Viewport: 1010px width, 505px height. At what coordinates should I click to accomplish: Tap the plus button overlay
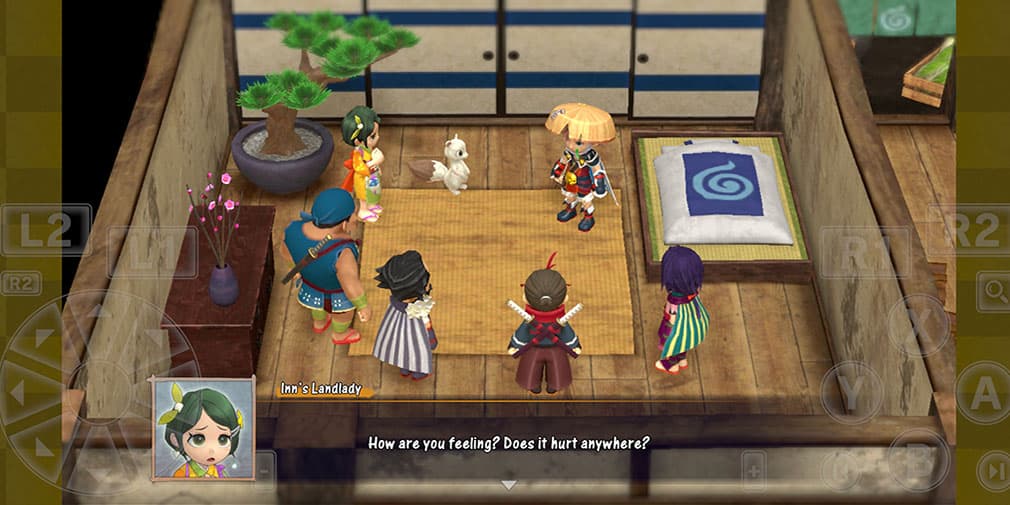753,470
